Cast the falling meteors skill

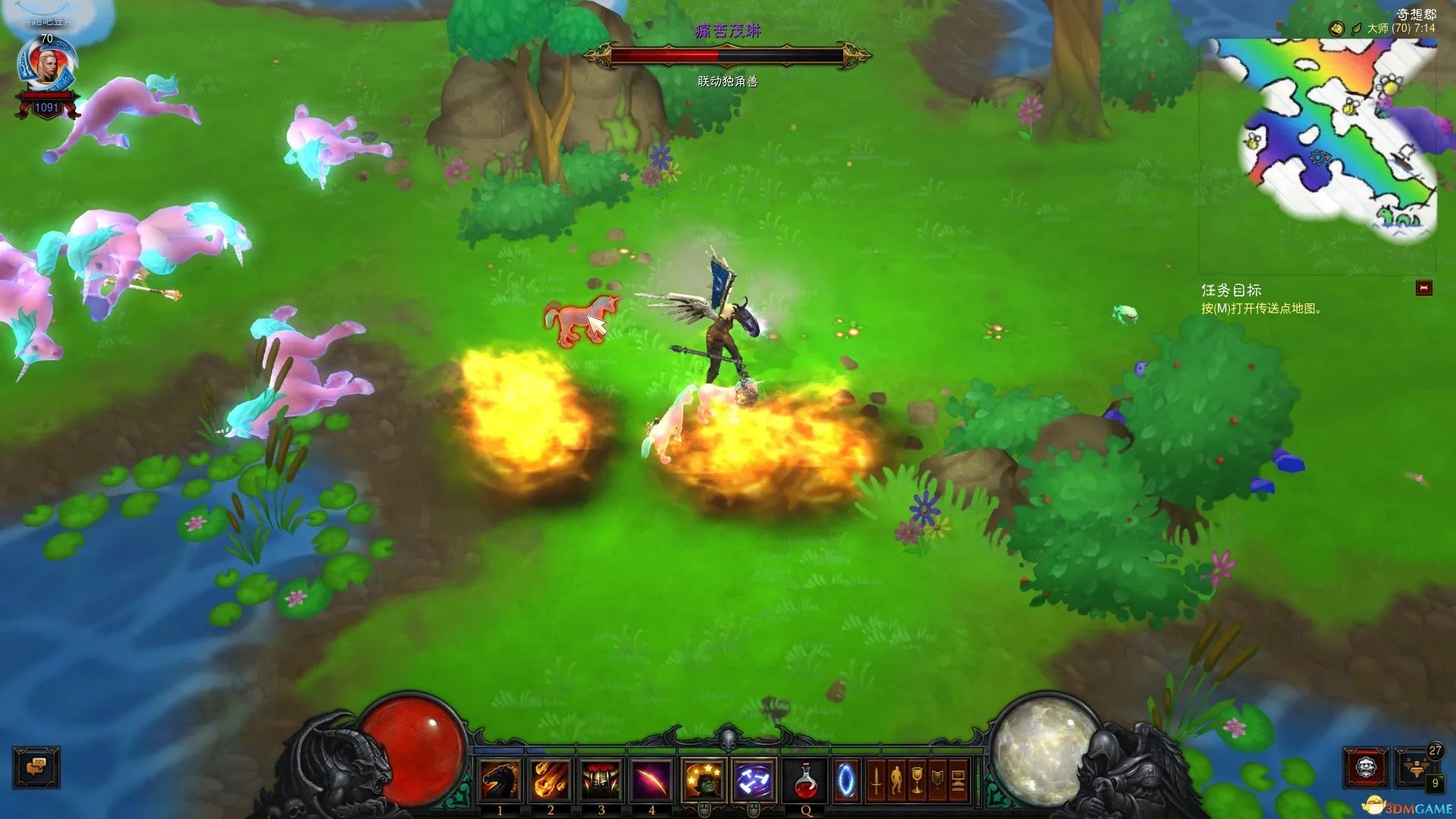[x=551, y=780]
